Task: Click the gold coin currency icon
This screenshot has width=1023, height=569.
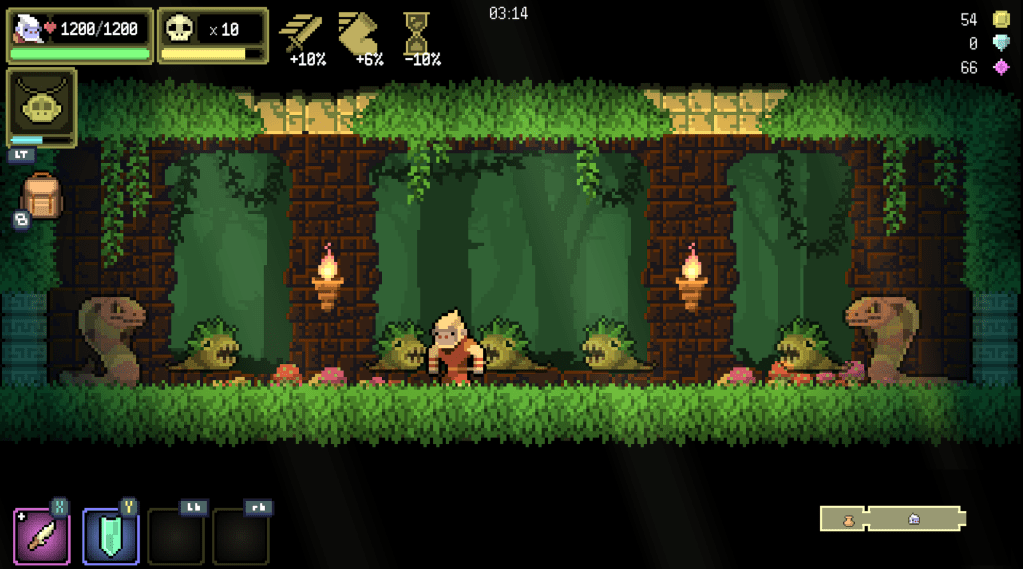Action: [x=1000, y=20]
